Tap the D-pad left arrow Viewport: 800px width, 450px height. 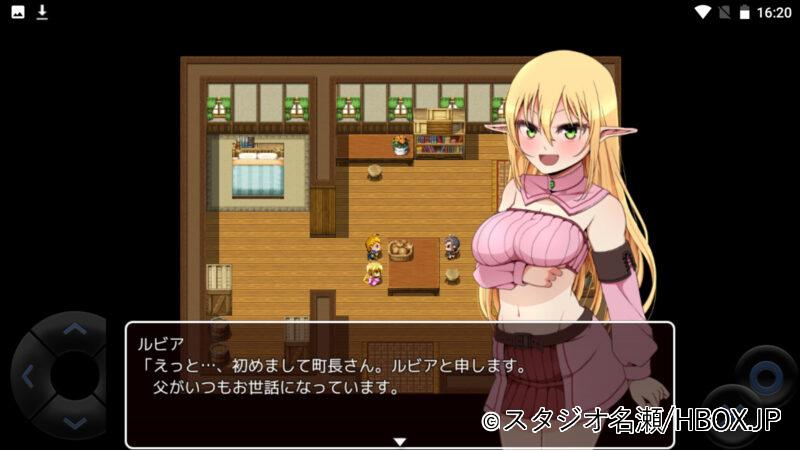pos(27,377)
